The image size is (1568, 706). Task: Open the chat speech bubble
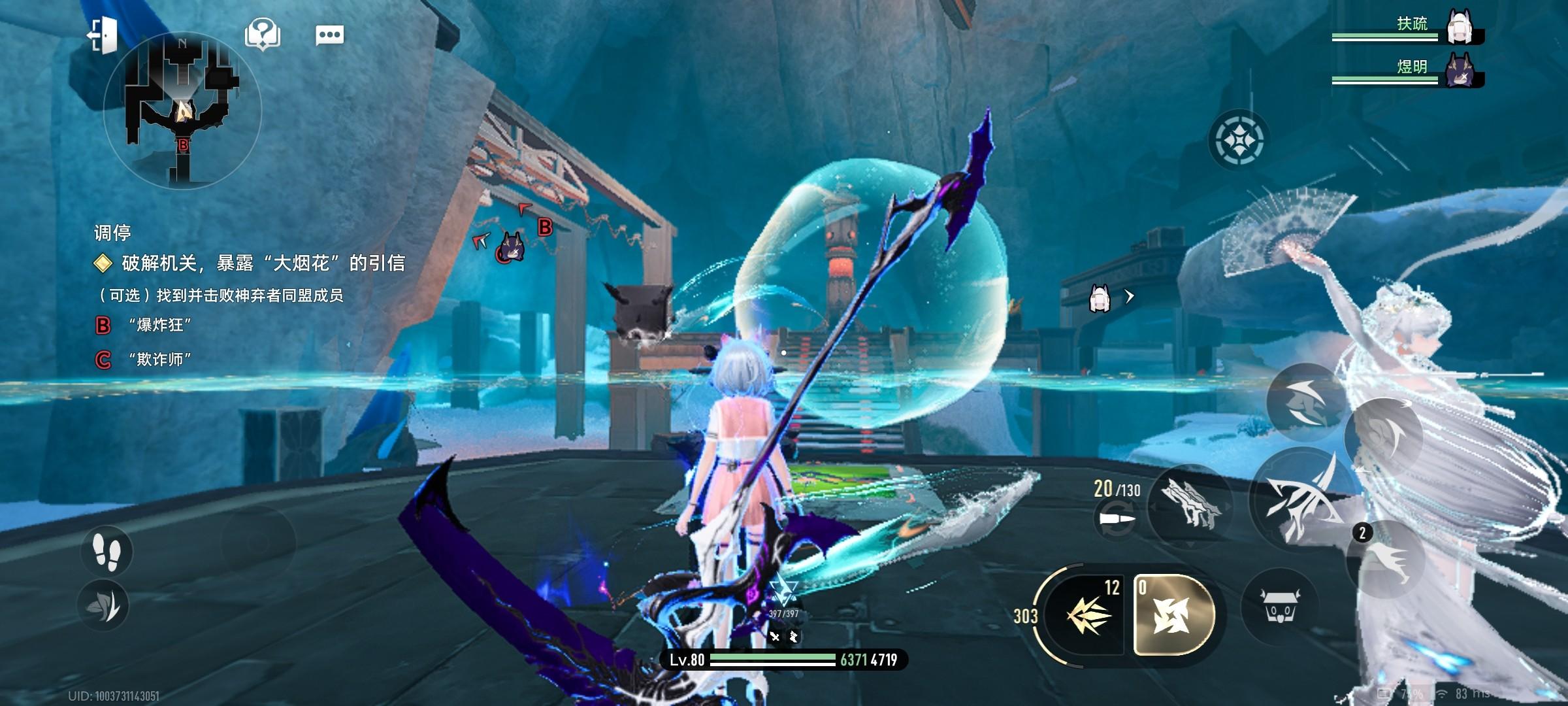tap(329, 35)
